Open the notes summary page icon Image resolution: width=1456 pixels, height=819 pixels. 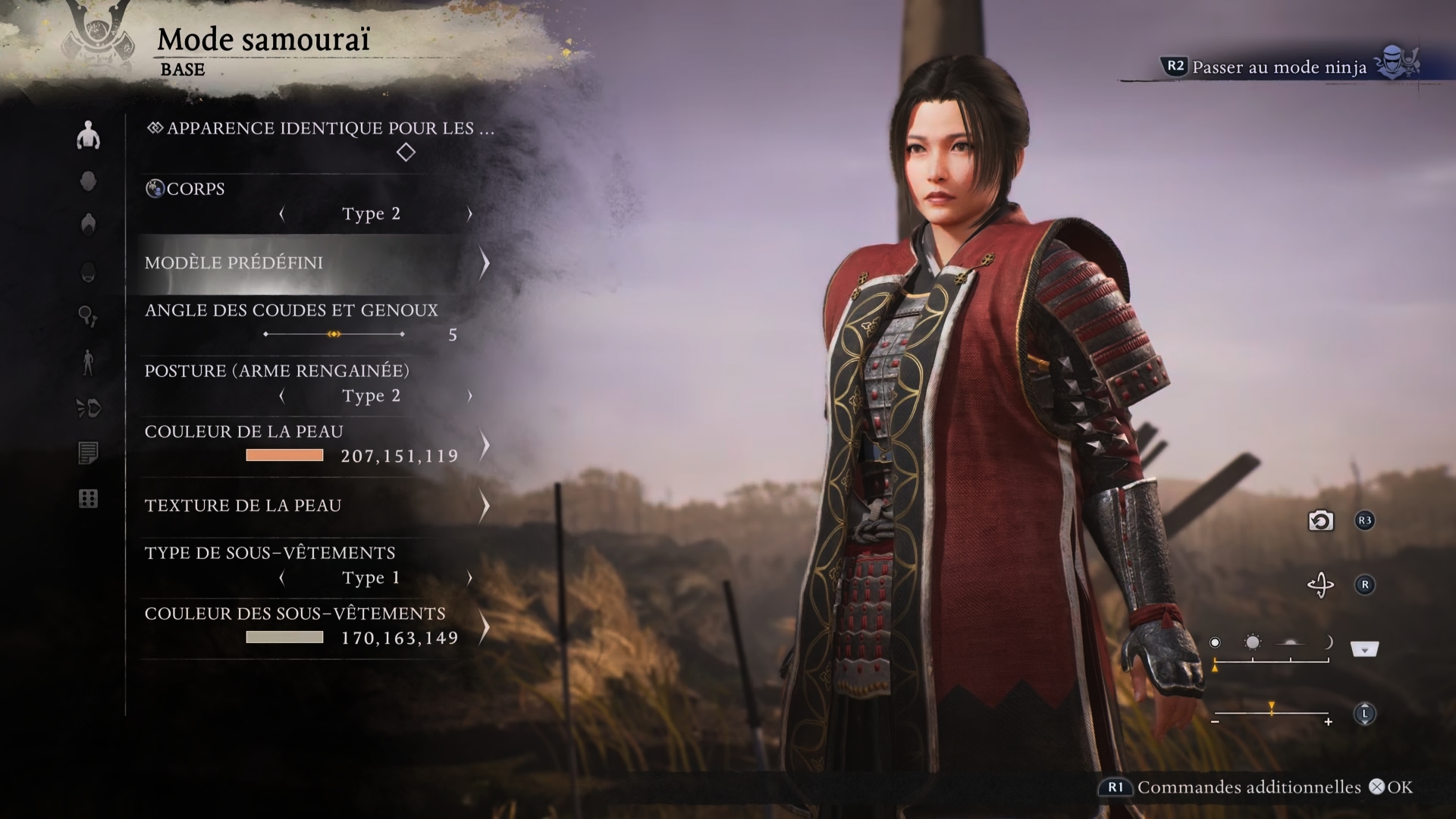(x=89, y=453)
